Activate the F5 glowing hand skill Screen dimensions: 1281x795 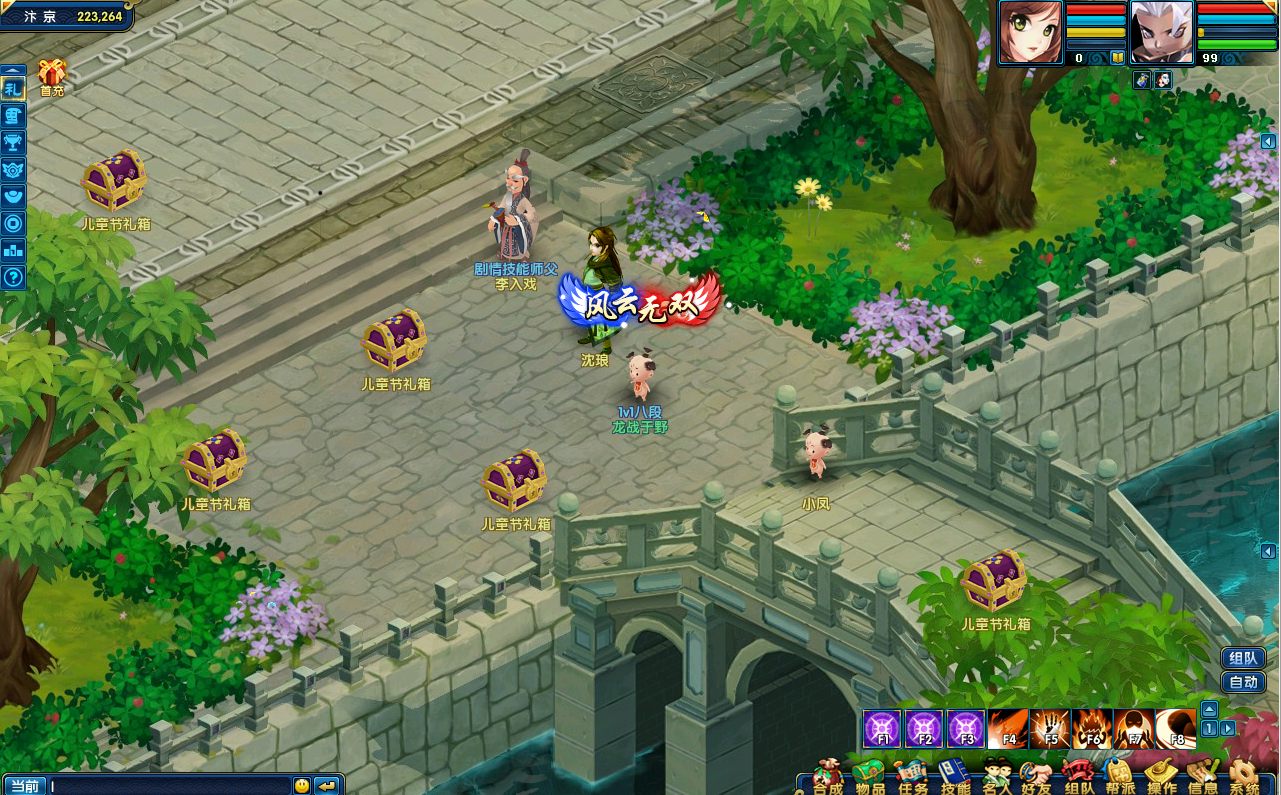1050,729
